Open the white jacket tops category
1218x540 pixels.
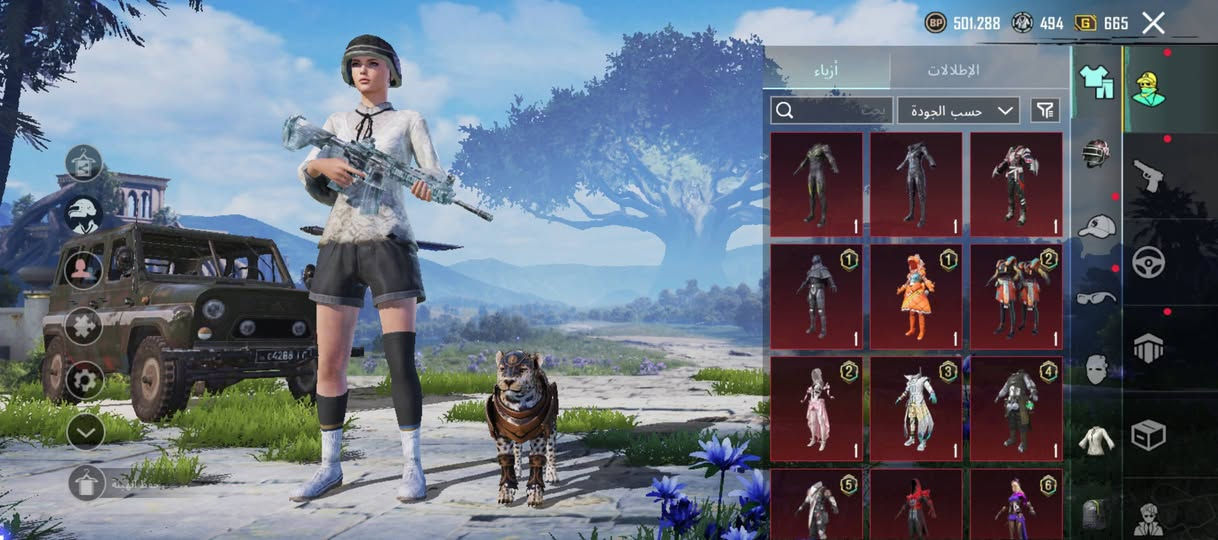1096,440
